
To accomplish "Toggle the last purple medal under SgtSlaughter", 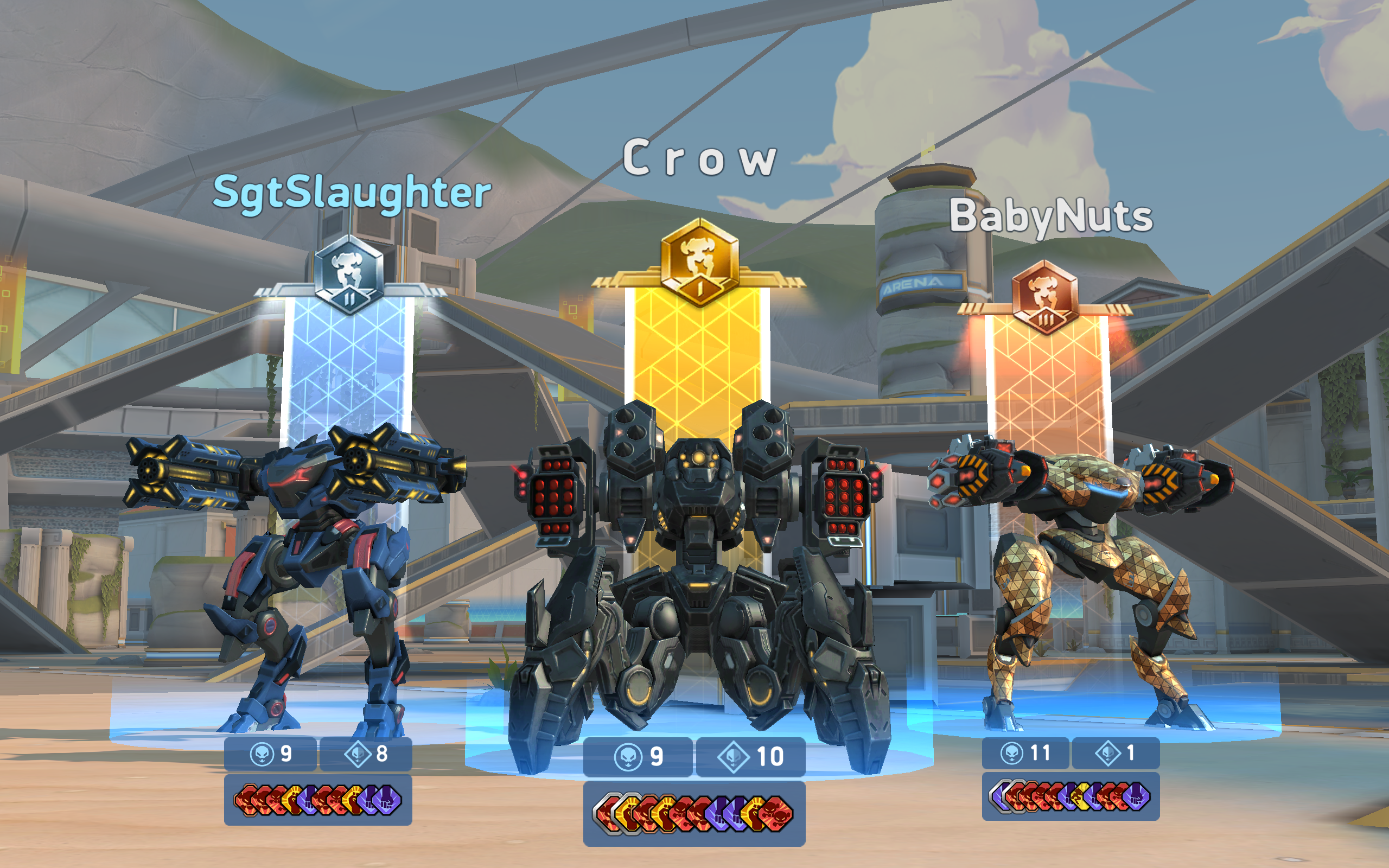I will pos(389,801).
